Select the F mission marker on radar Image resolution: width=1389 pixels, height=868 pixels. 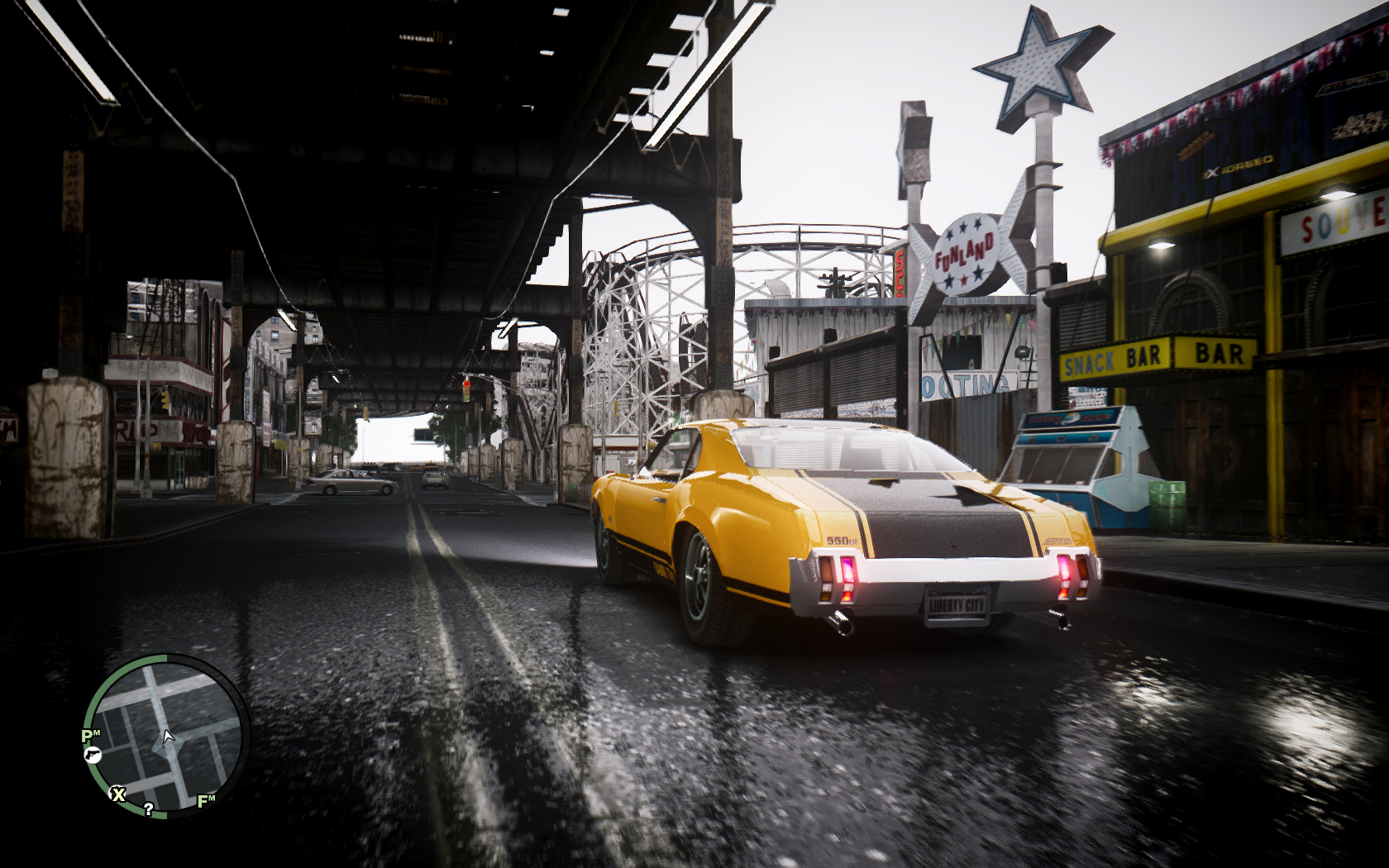coord(205,800)
